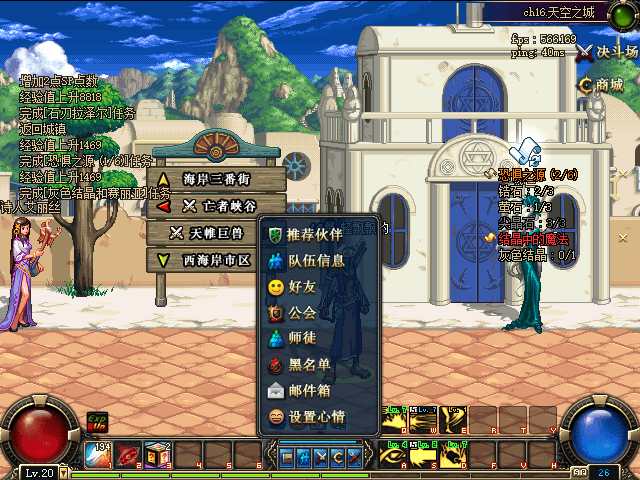Open the 好友 friends list
Screen dimensions: 640x480
(x=302, y=286)
